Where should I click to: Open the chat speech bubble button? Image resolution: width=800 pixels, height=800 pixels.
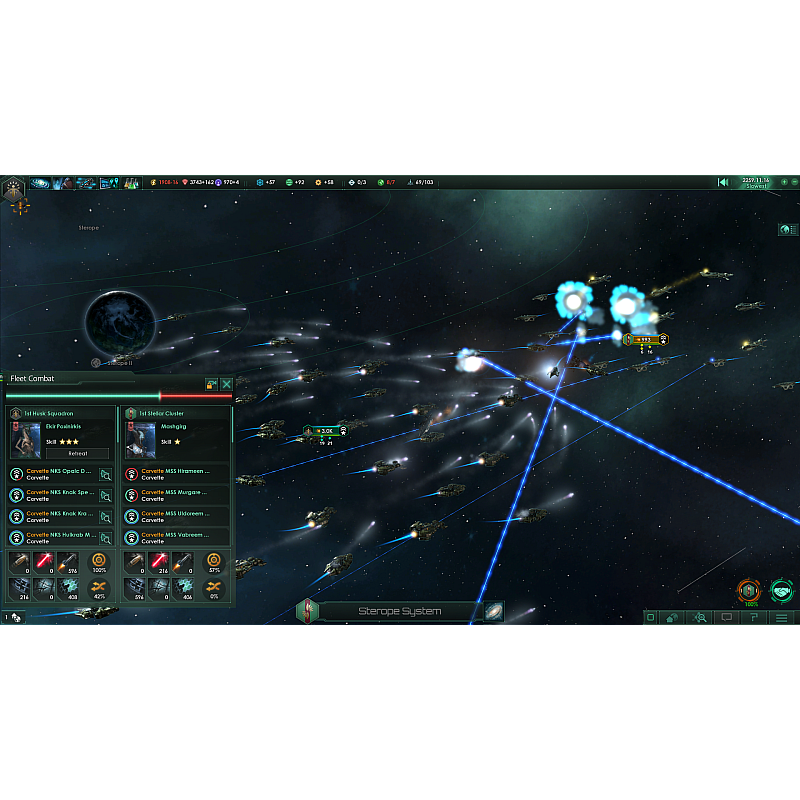(x=728, y=618)
